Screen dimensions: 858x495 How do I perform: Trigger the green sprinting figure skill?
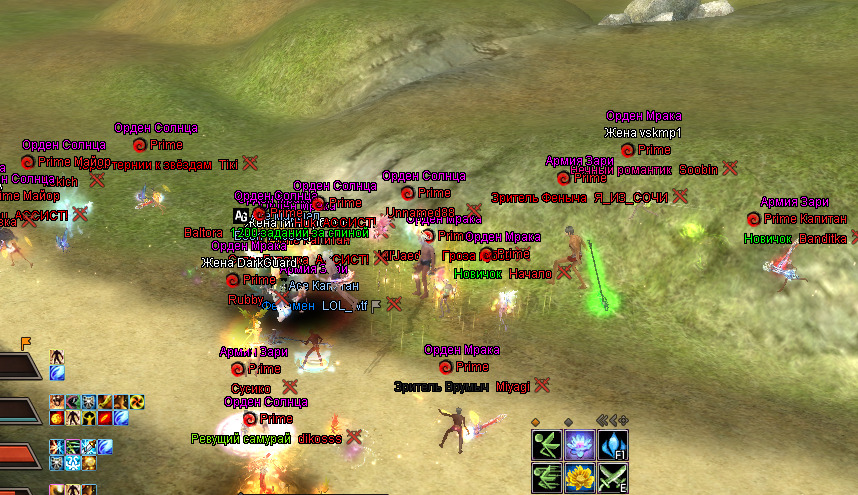coord(547,477)
